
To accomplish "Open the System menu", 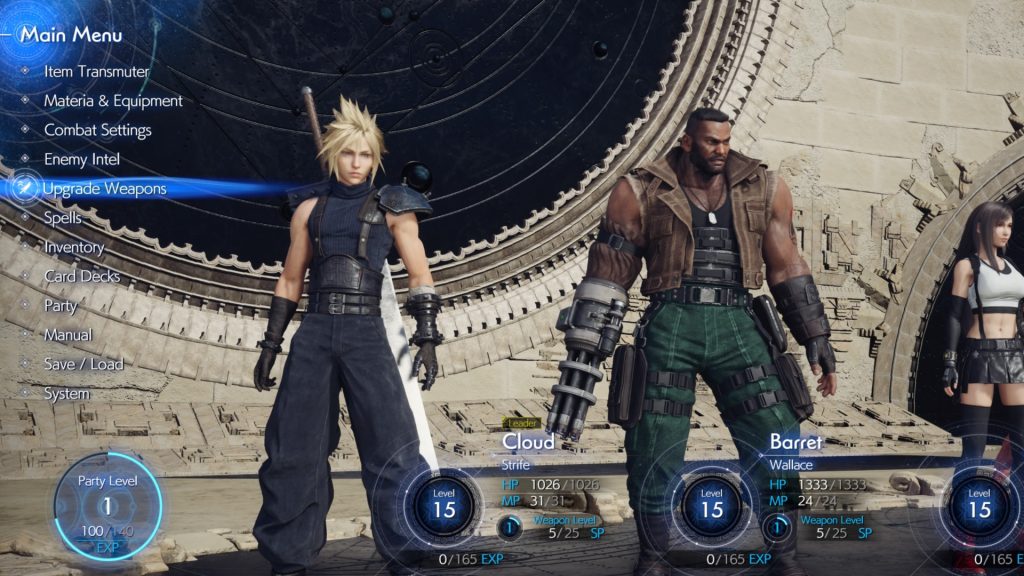I will point(67,394).
